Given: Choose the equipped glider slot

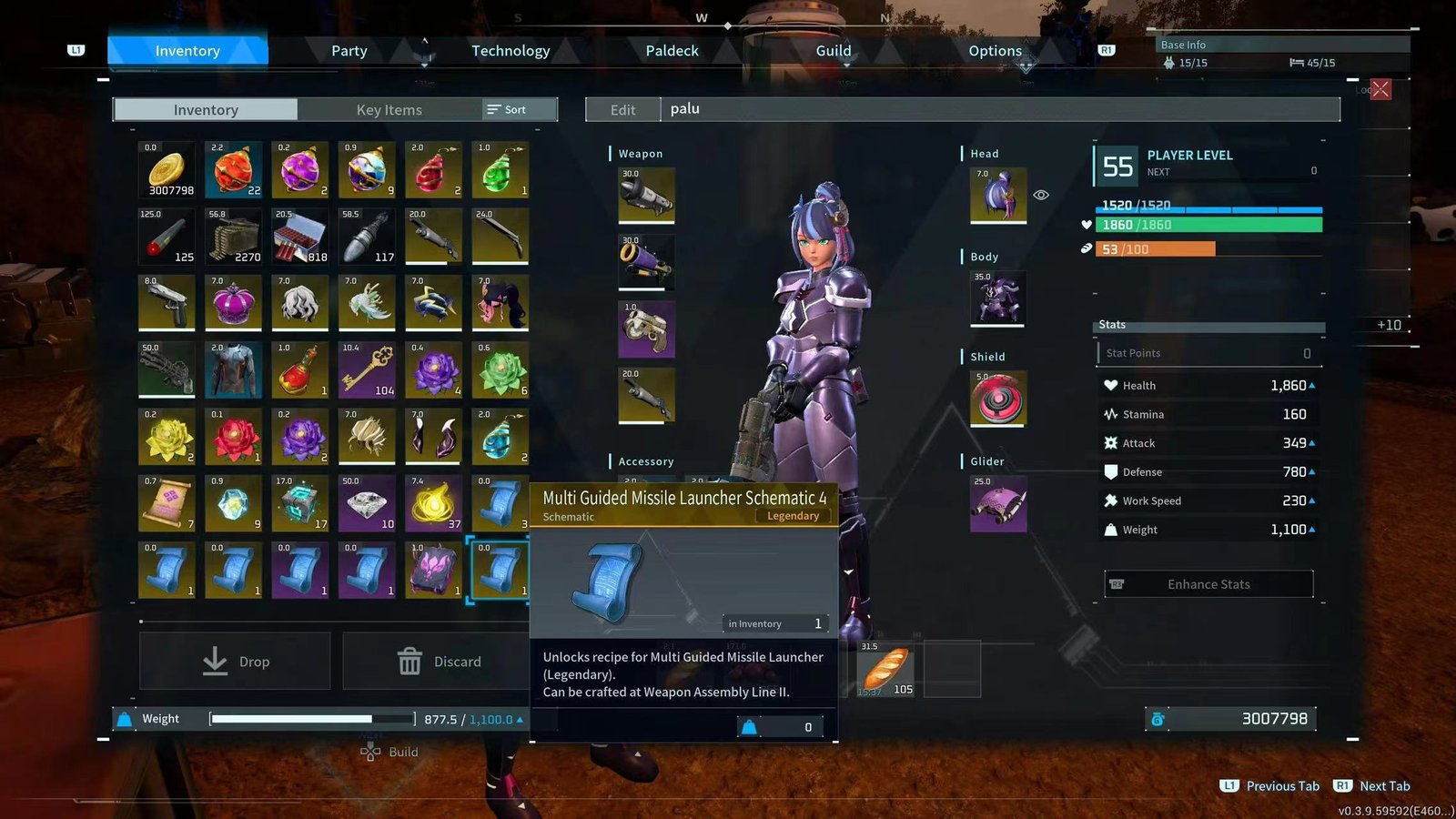Looking at the screenshot, I should [x=998, y=503].
